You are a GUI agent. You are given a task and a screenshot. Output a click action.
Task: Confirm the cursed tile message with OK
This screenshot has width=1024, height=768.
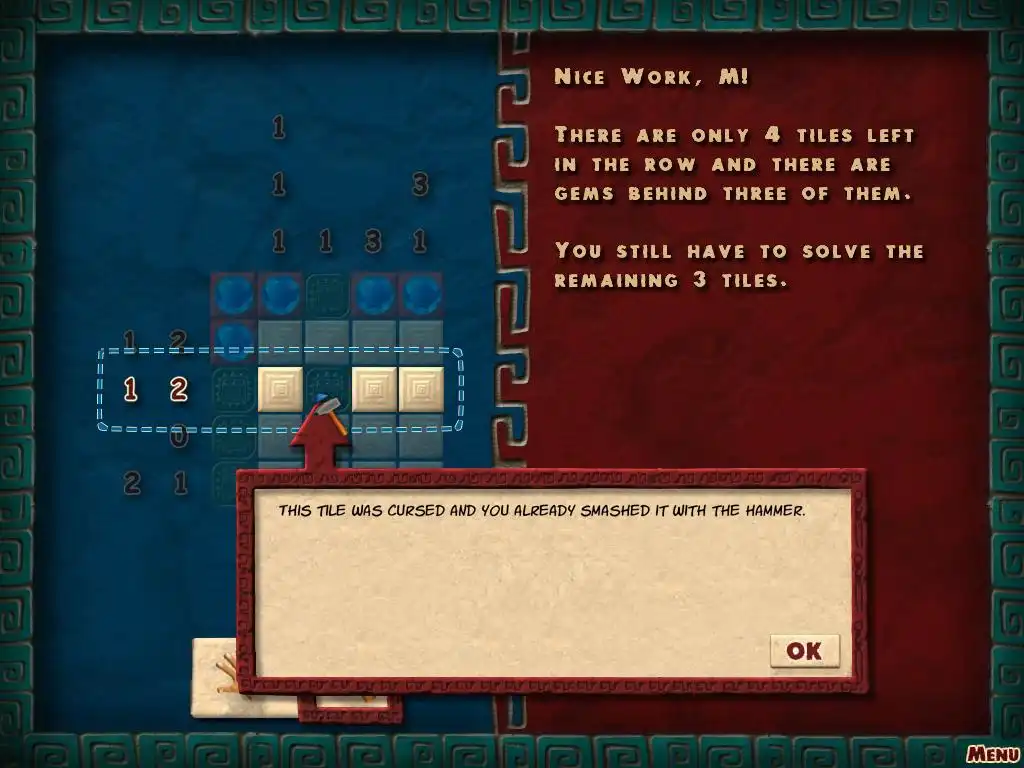pyautogui.click(x=804, y=651)
